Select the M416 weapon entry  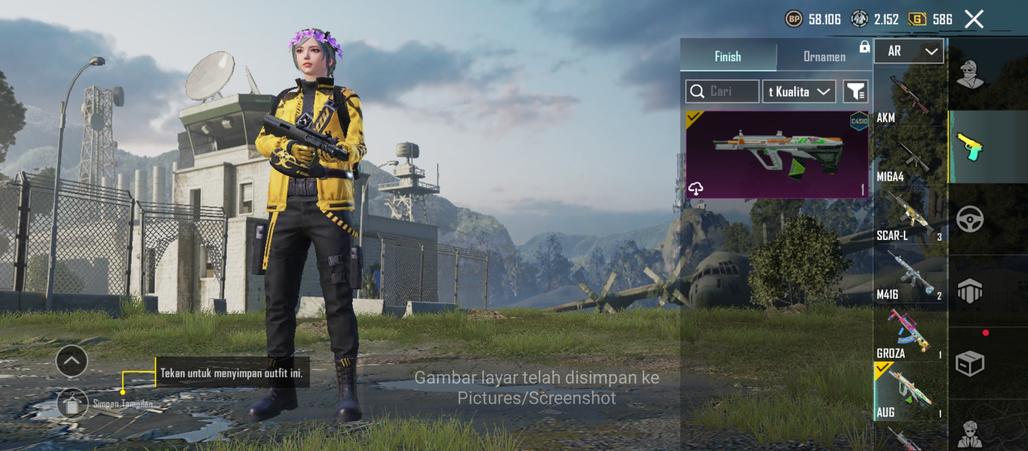[909, 275]
